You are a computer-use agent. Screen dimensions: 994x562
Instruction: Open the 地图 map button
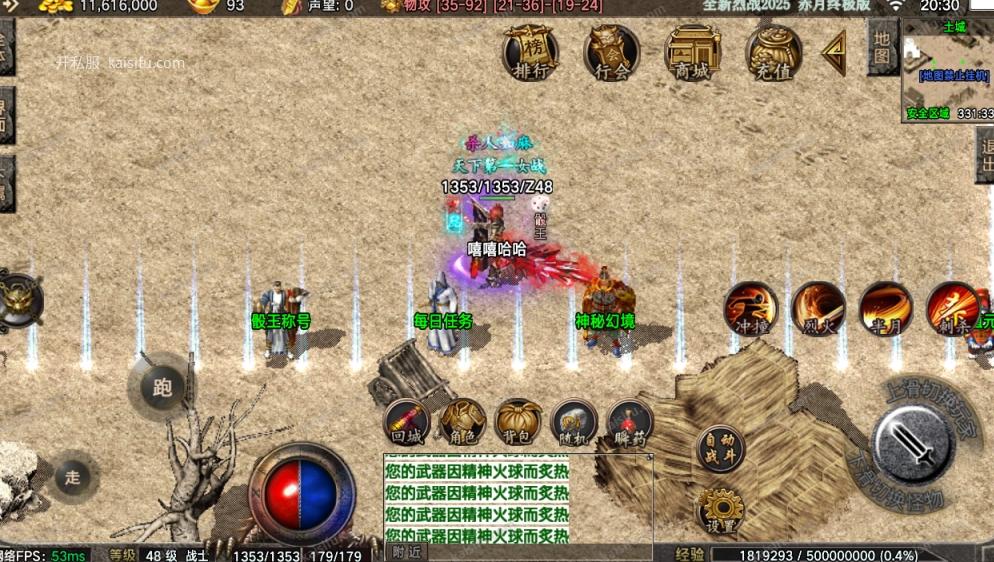pyautogui.click(x=881, y=47)
